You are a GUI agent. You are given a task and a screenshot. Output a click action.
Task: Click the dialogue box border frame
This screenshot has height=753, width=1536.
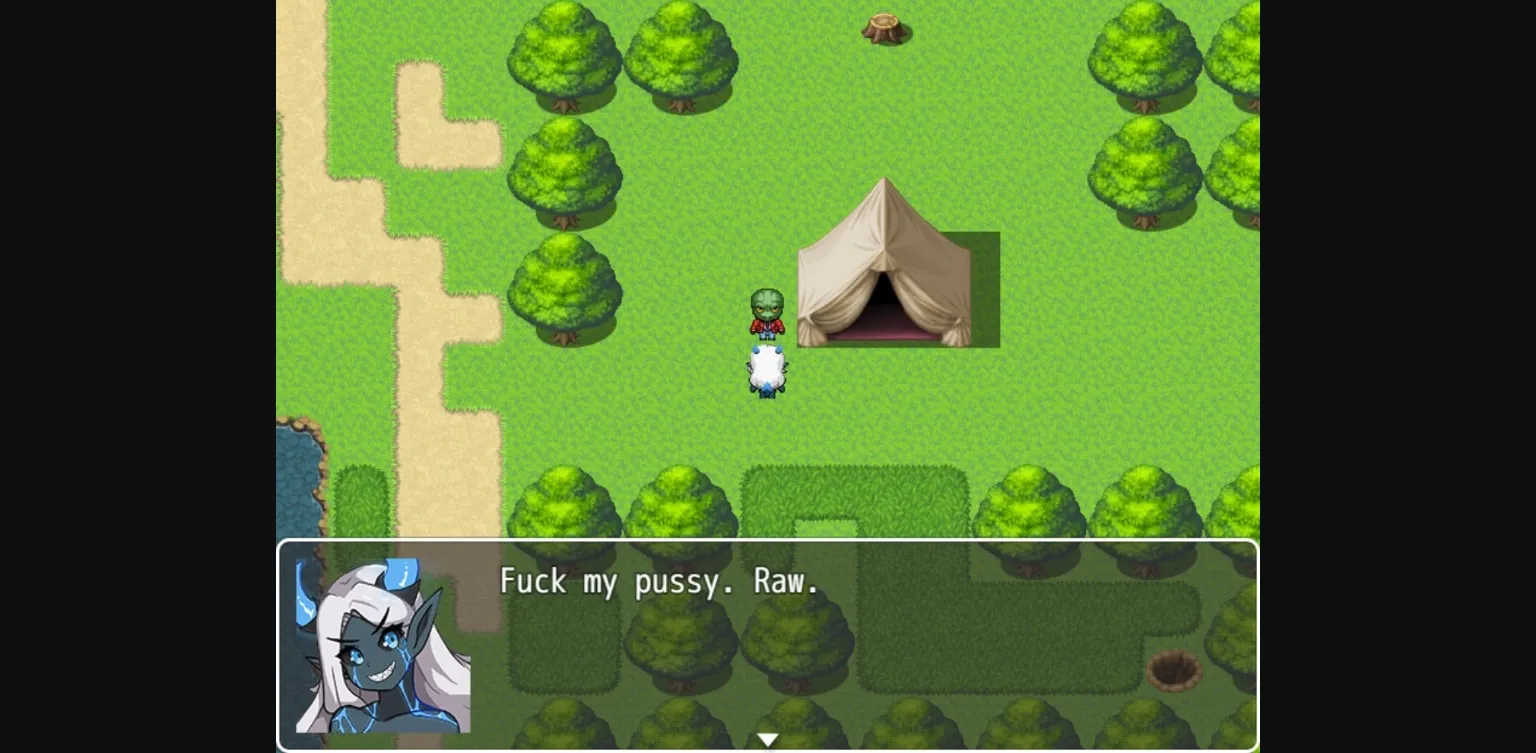click(x=768, y=543)
